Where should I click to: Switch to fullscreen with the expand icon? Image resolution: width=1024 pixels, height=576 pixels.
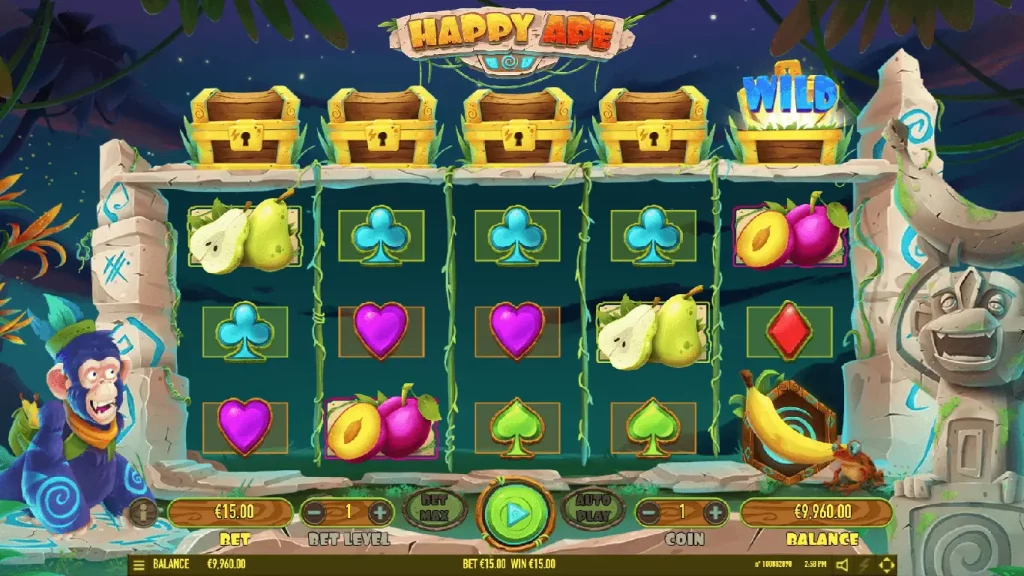click(x=886, y=566)
